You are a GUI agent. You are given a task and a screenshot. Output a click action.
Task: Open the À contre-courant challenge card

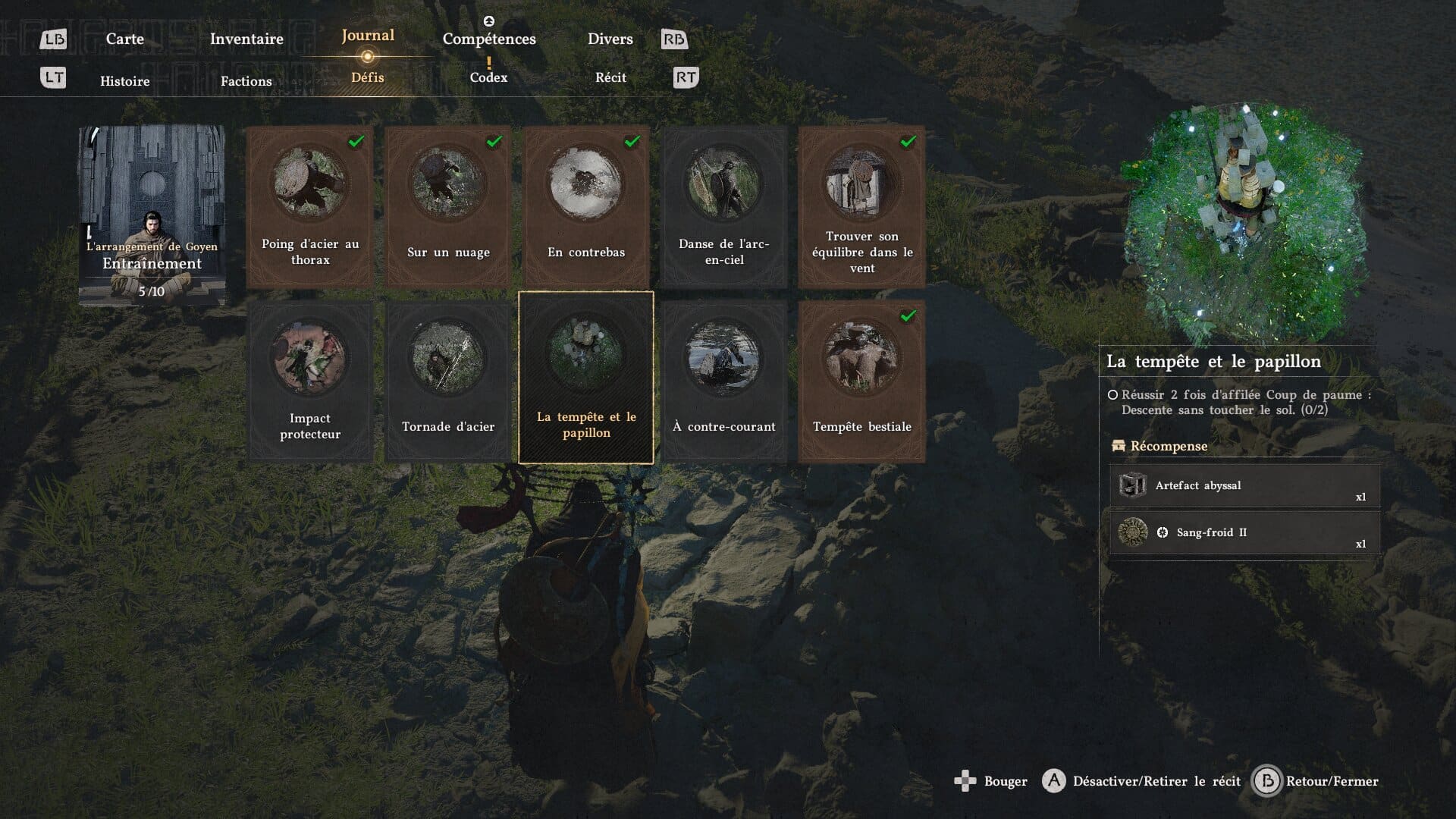tap(724, 381)
